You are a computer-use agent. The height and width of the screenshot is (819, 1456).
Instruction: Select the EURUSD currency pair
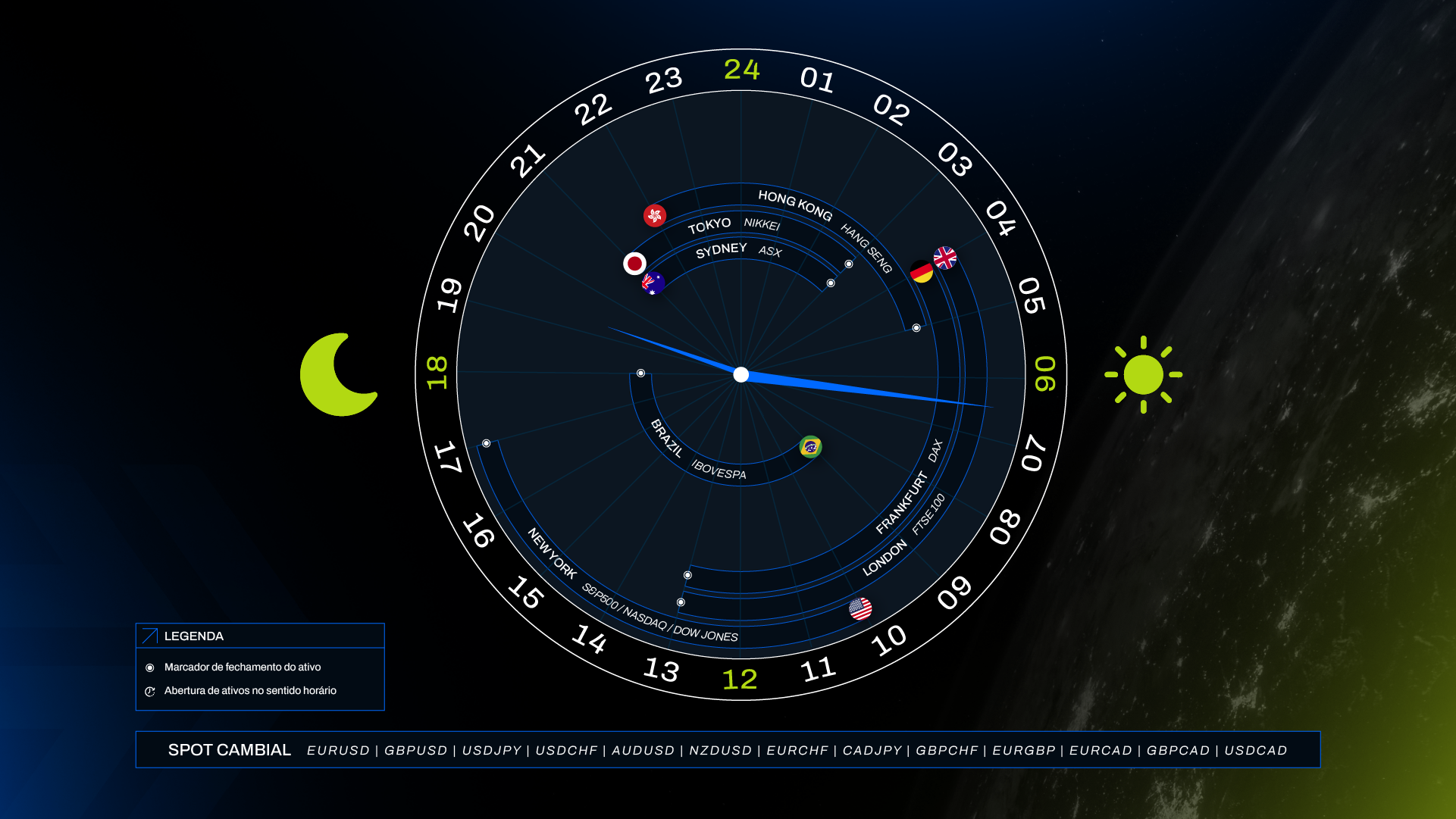pos(338,750)
